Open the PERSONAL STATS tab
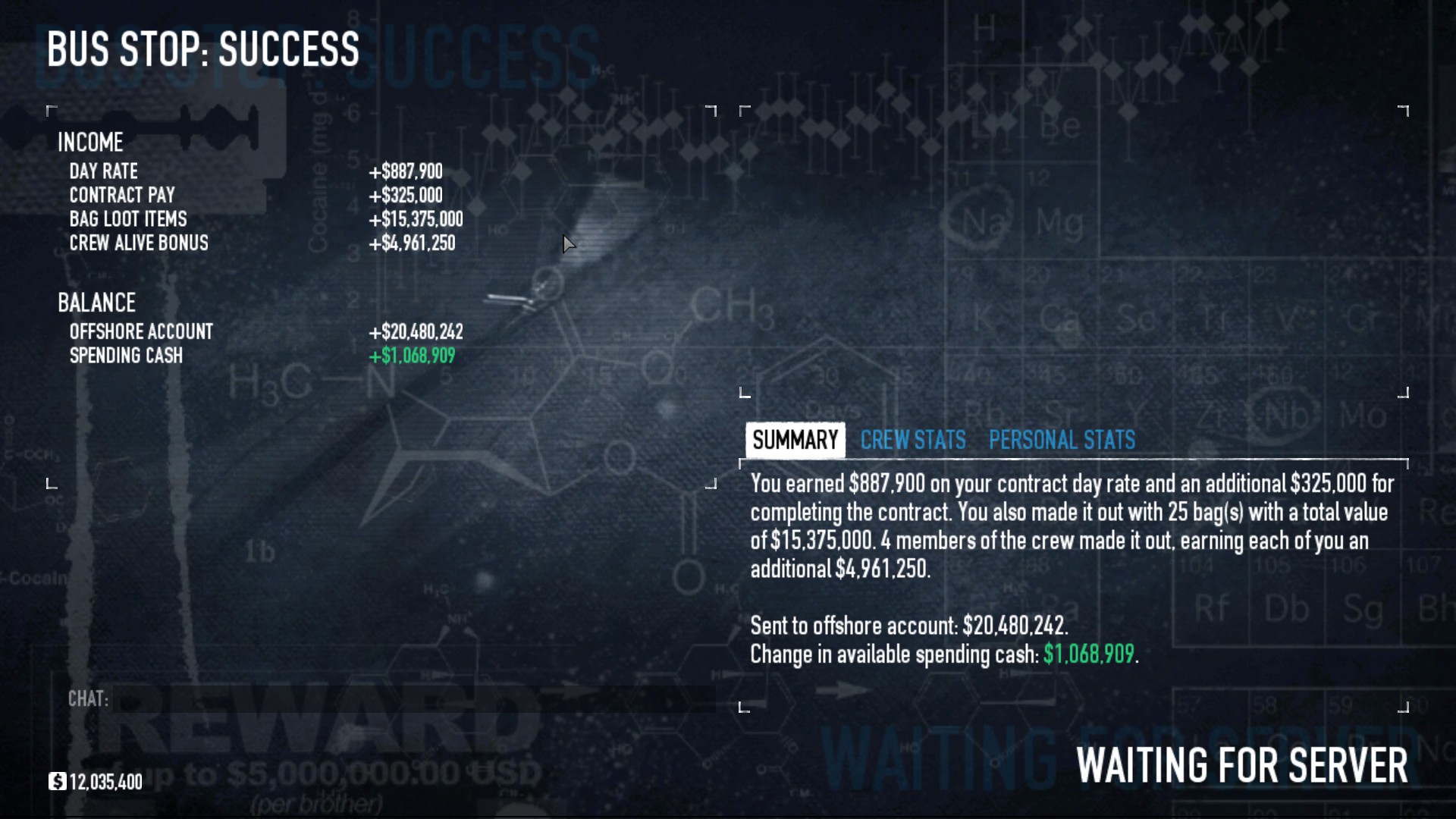Image resolution: width=1456 pixels, height=819 pixels. point(1061,440)
